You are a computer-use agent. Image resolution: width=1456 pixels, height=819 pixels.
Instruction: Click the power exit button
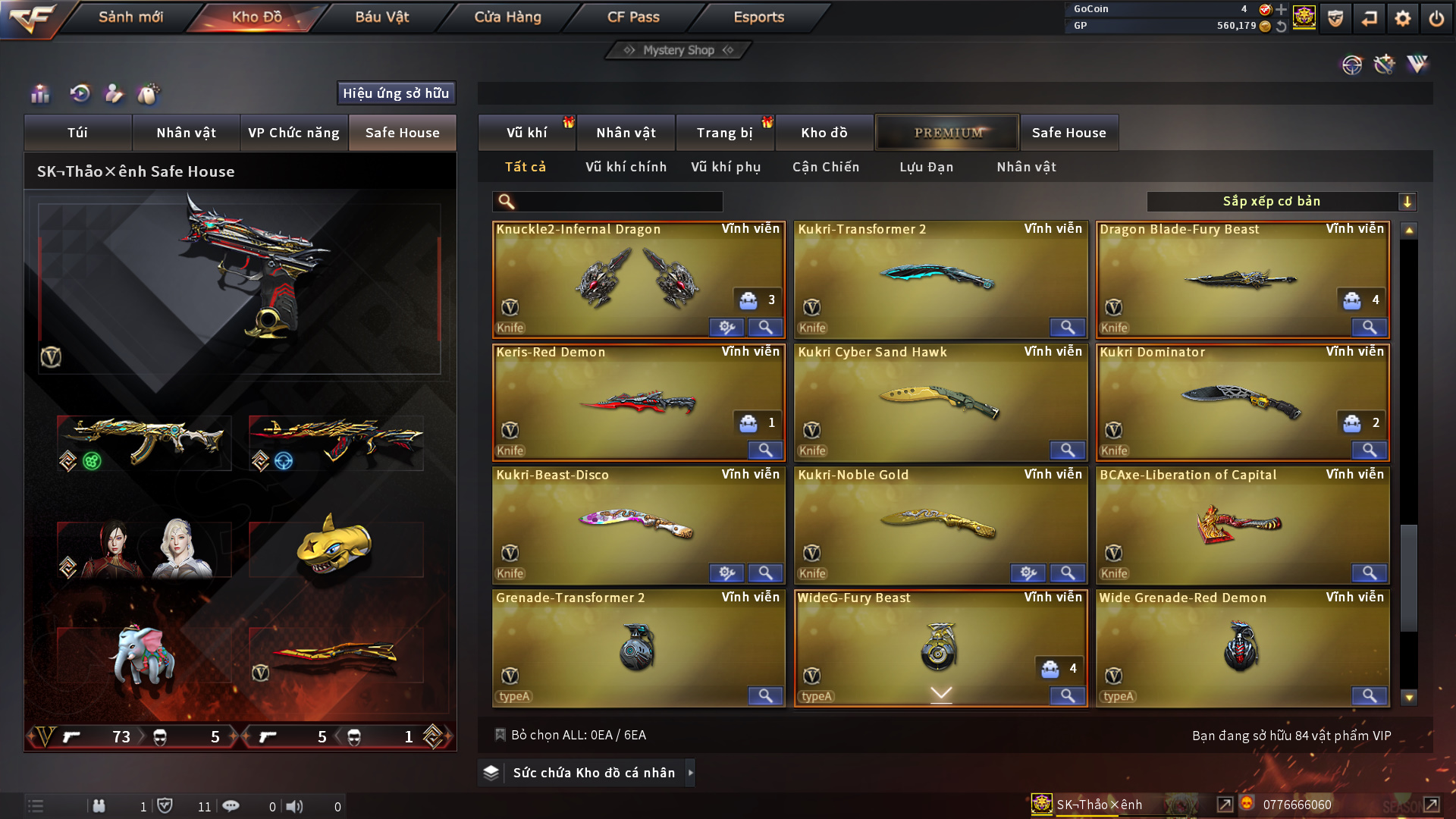(x=1436, y=18)
